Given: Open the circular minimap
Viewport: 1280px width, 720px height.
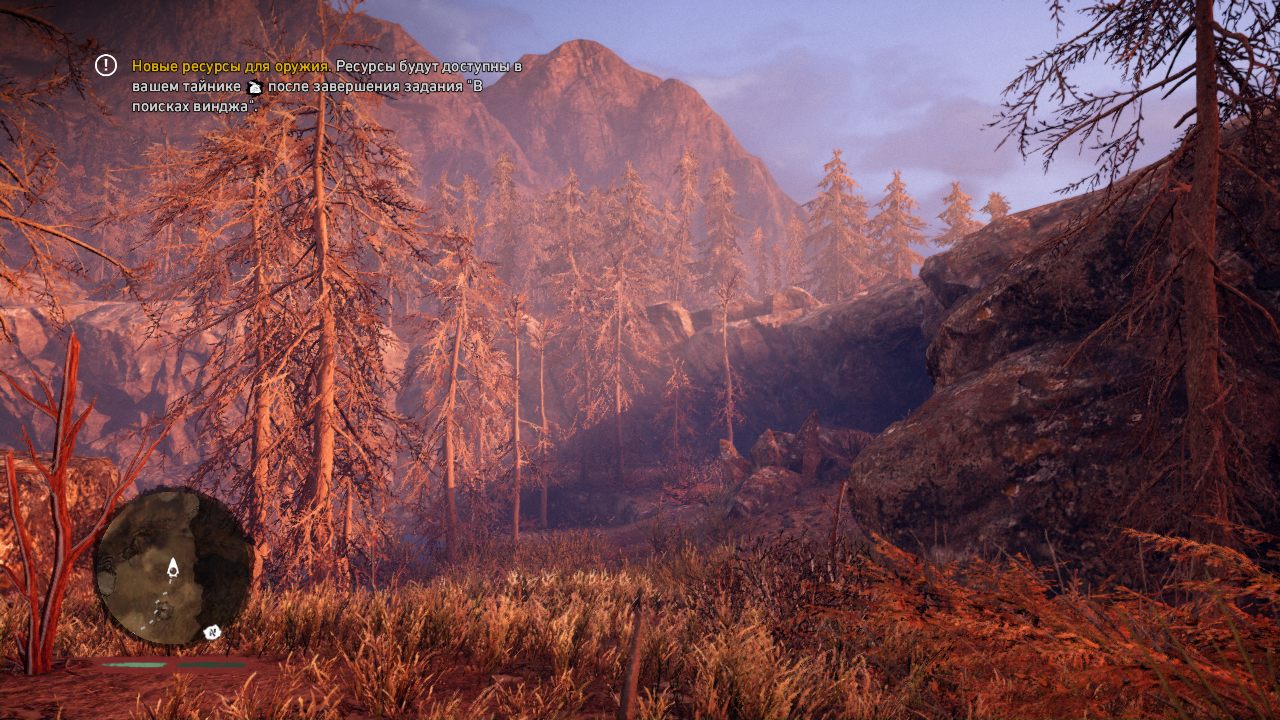Looking at the screenshot, I should (x=173, y=567).
